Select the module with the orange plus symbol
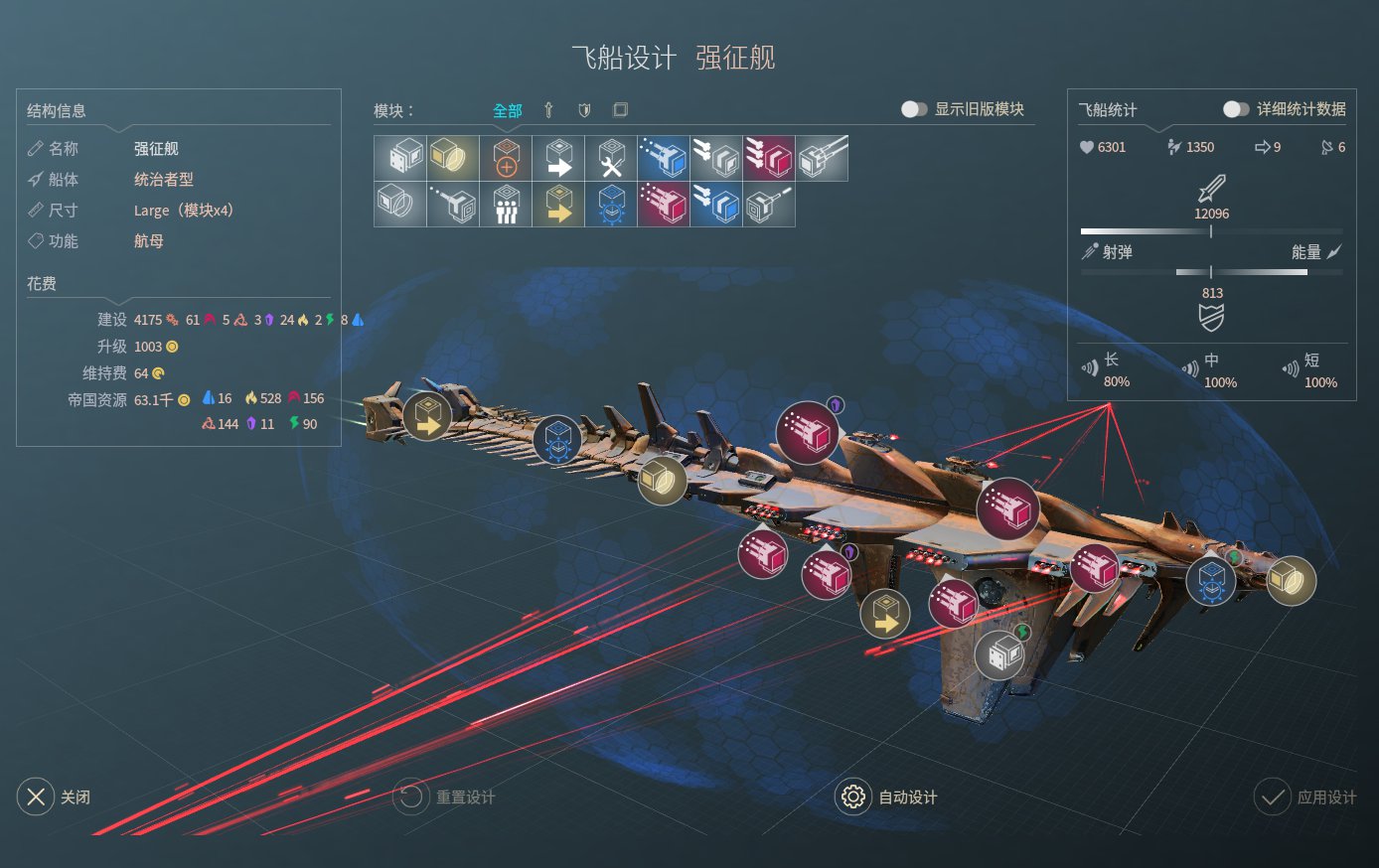This screenshot has width=1379, height=868. pyautogui.click(x=506, y=157)
